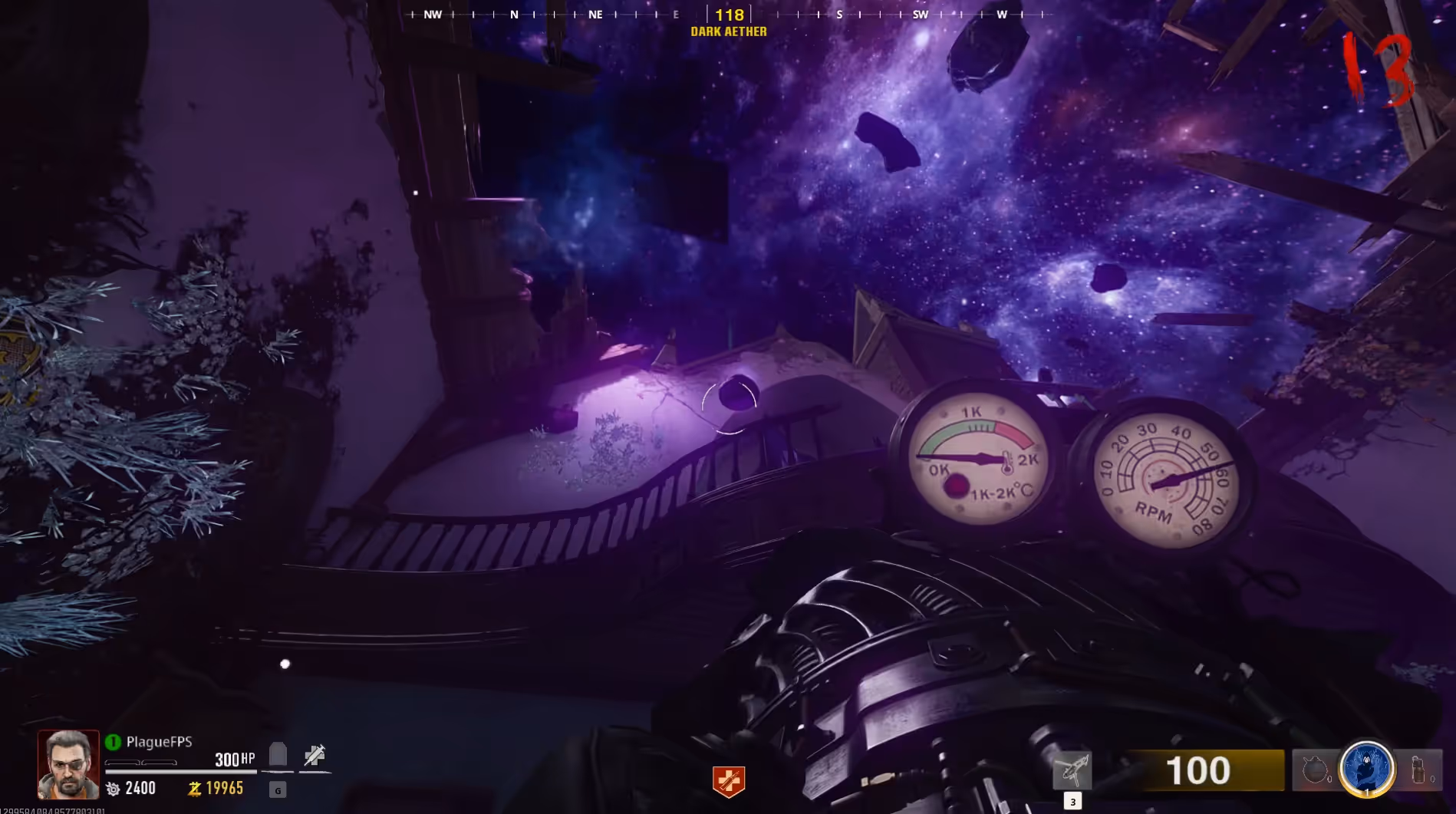Click the compass heading bar
The width and height of the screenshot is (1456, 814).
coord(729,15)
